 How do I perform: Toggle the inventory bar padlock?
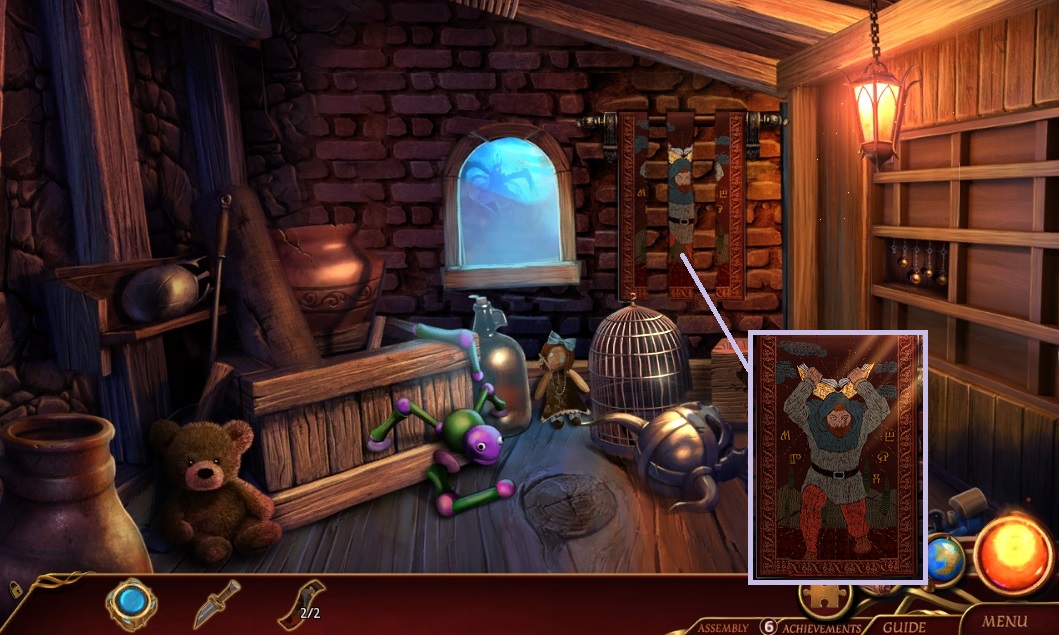[x=16, y=588]
